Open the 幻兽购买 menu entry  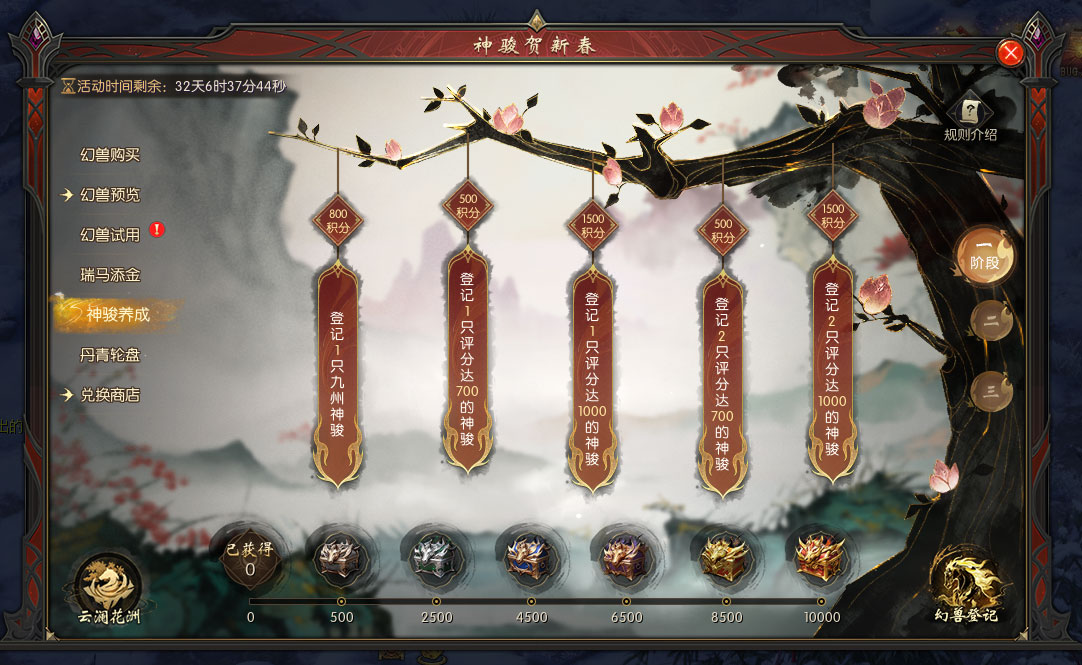pos(110,155)
